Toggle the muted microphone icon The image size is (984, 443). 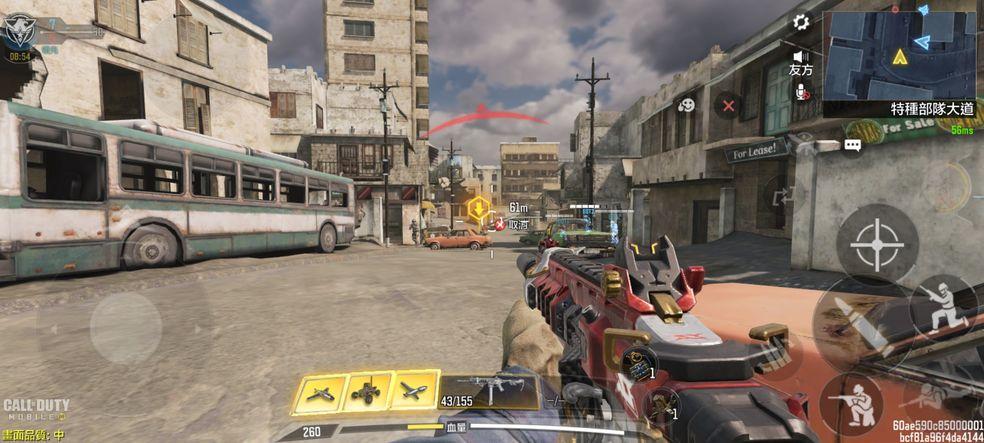(800, 91)
